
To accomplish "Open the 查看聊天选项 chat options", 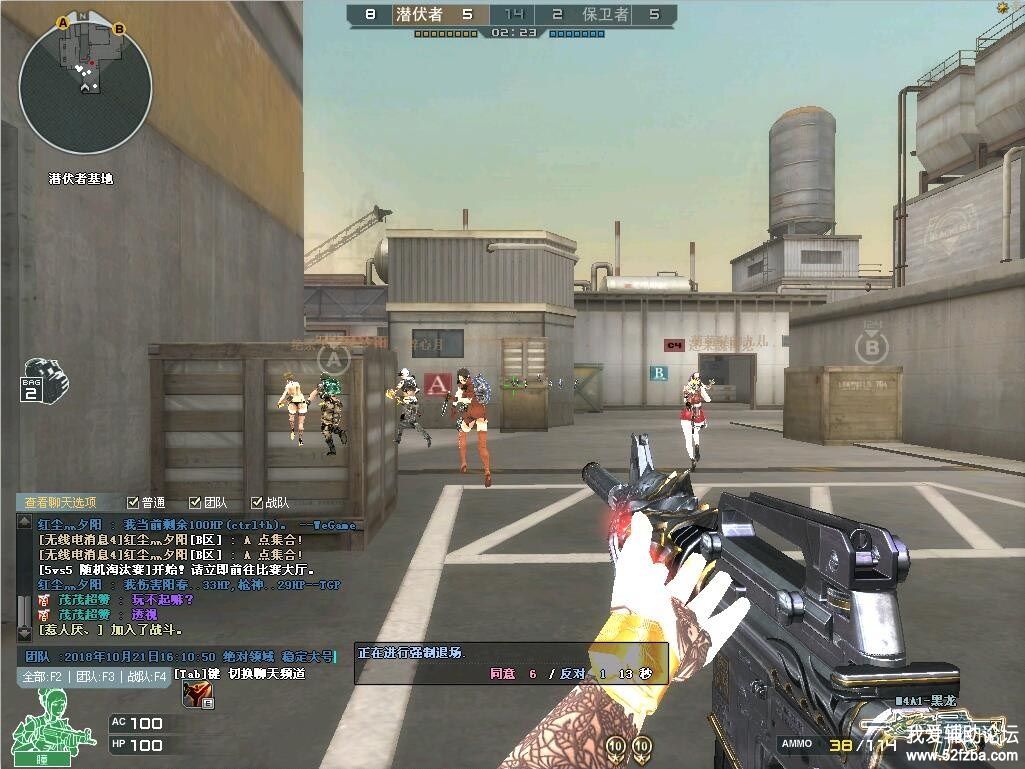I will point(61,502).
